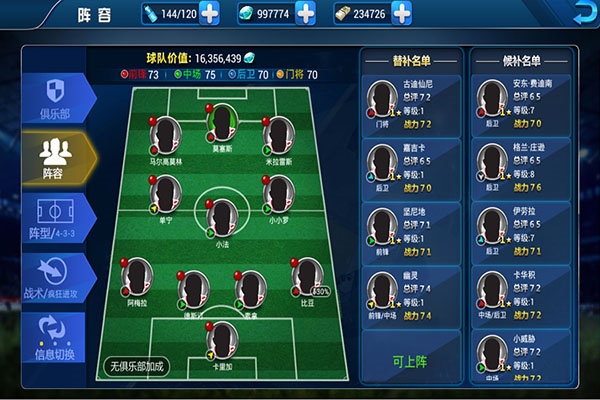The width and height of the screenshot is (600, 400).
Task: Choose substitute 幽灵 from the bench list
Action: pos(411,293)
